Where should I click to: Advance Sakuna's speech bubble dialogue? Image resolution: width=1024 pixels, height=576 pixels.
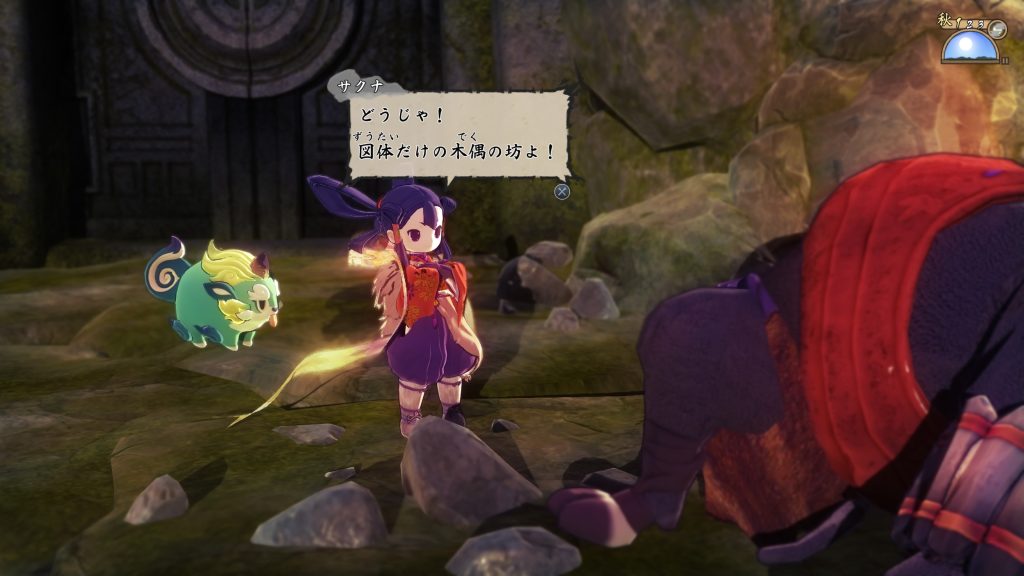(562, 192)
